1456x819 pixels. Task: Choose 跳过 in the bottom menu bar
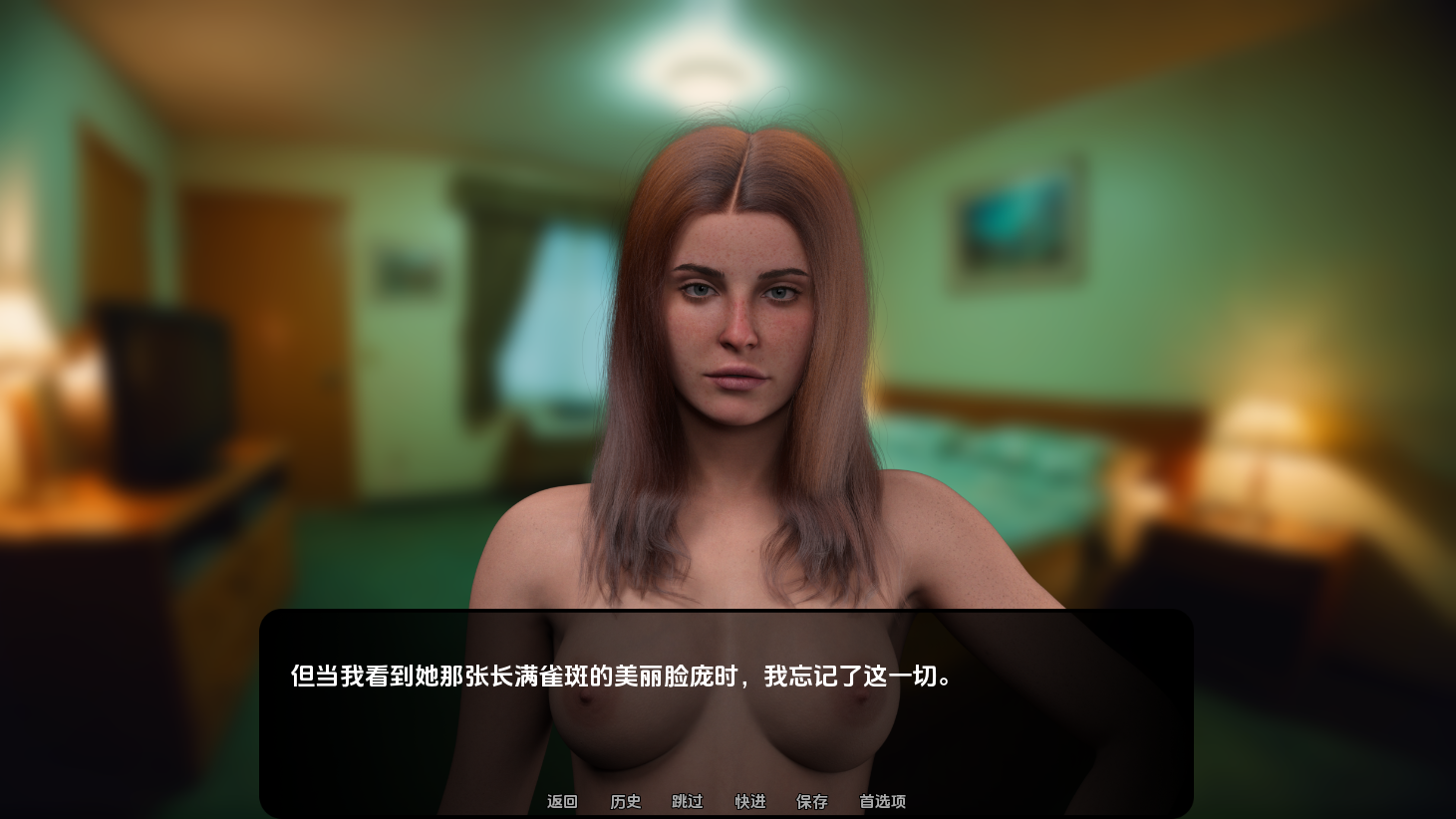pyautogui.click(x=688, y=801)
